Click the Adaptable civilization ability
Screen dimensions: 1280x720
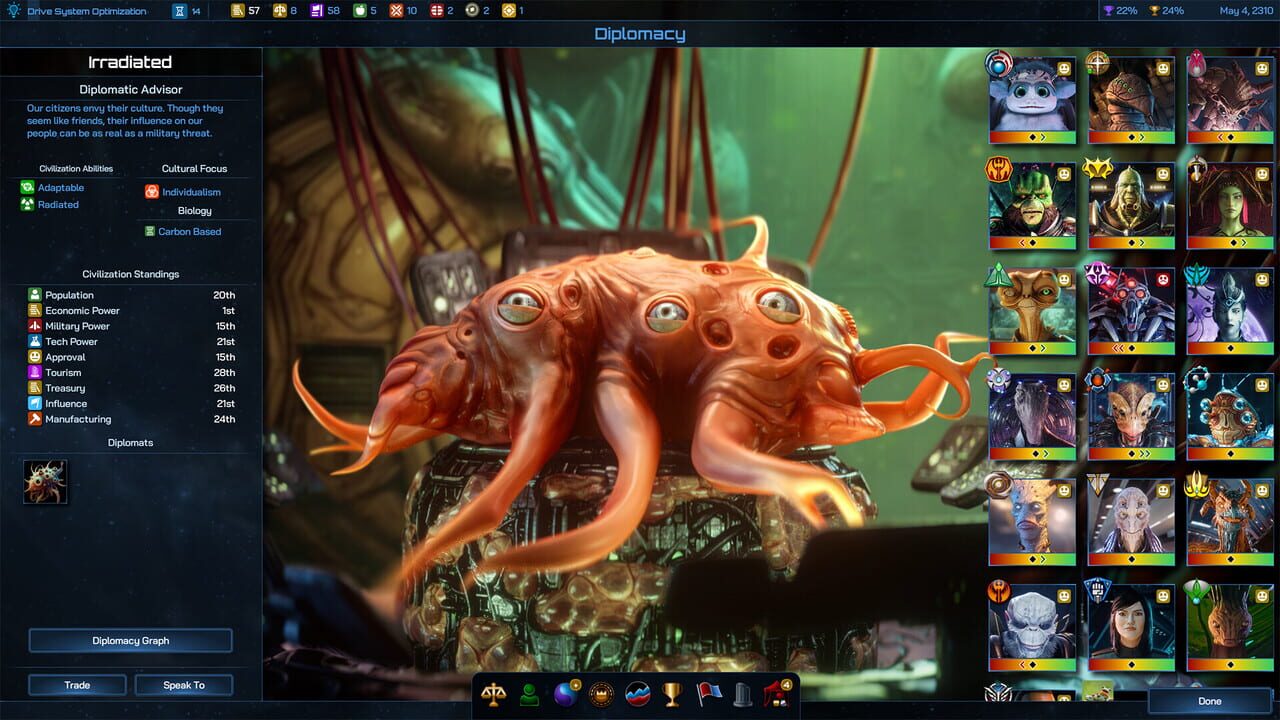tap(60, 187)
